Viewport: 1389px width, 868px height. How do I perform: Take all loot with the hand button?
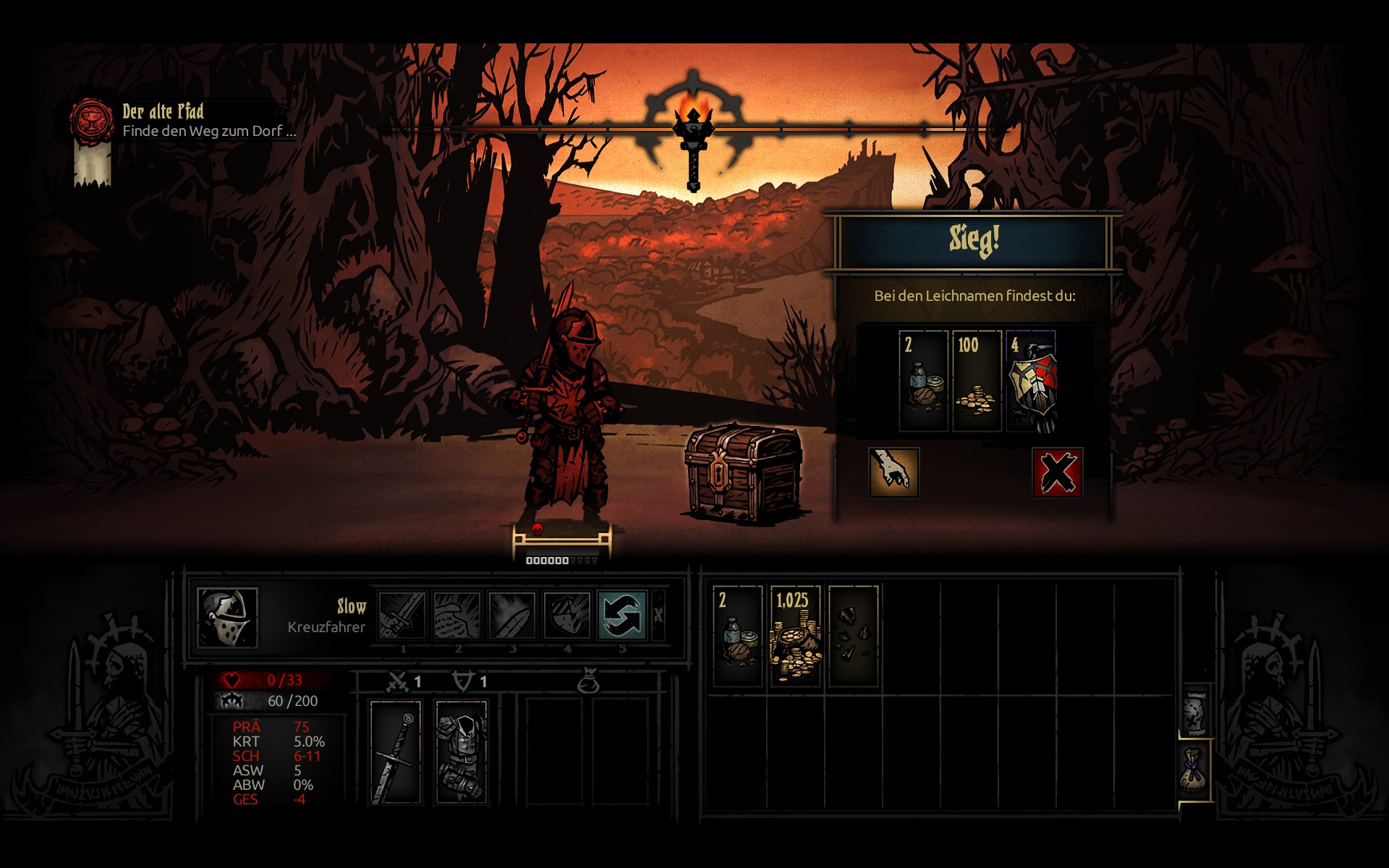893,473
